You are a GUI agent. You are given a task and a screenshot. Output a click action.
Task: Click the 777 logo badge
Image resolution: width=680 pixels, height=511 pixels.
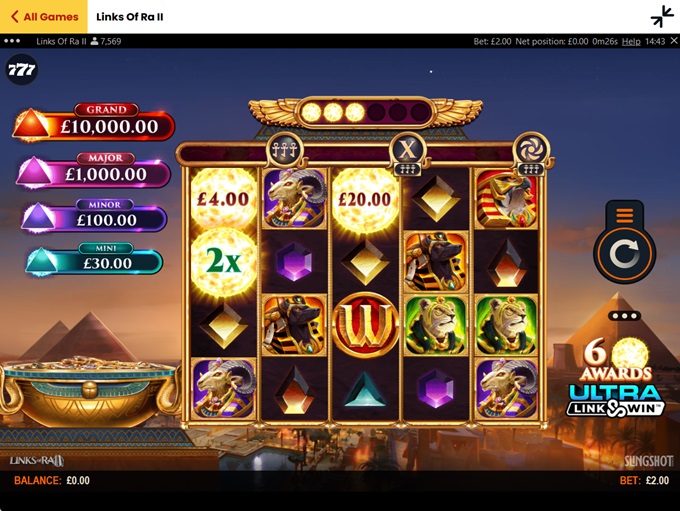20,70
